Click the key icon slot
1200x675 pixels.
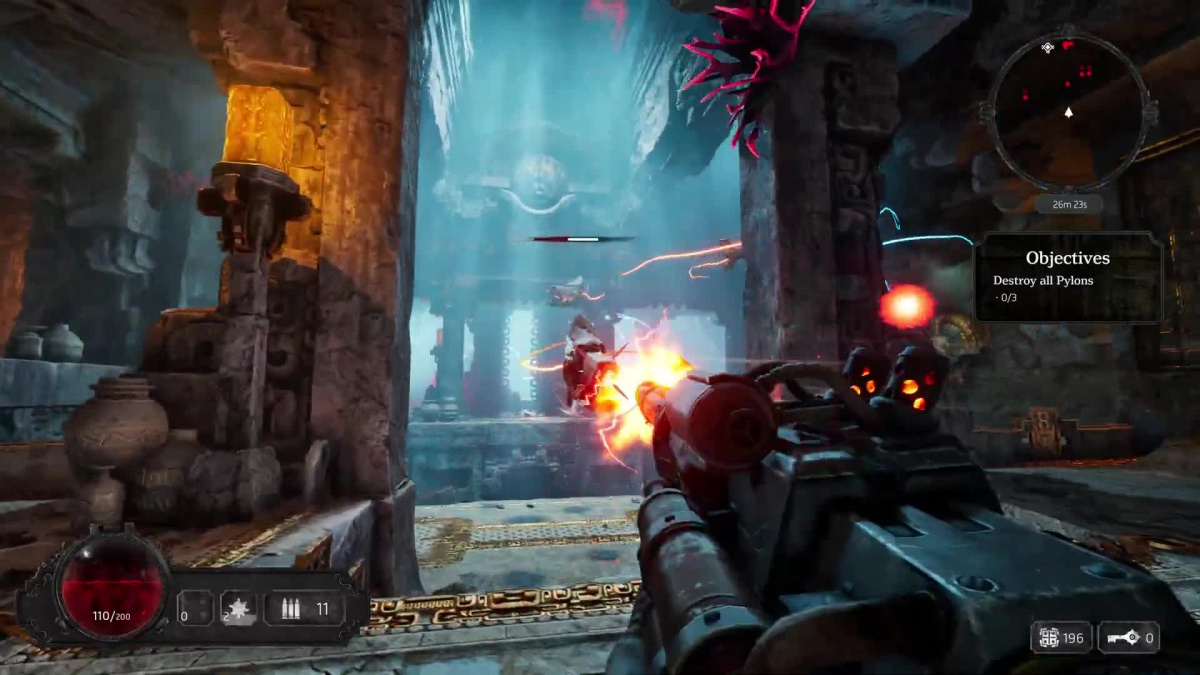(1128, 638)
